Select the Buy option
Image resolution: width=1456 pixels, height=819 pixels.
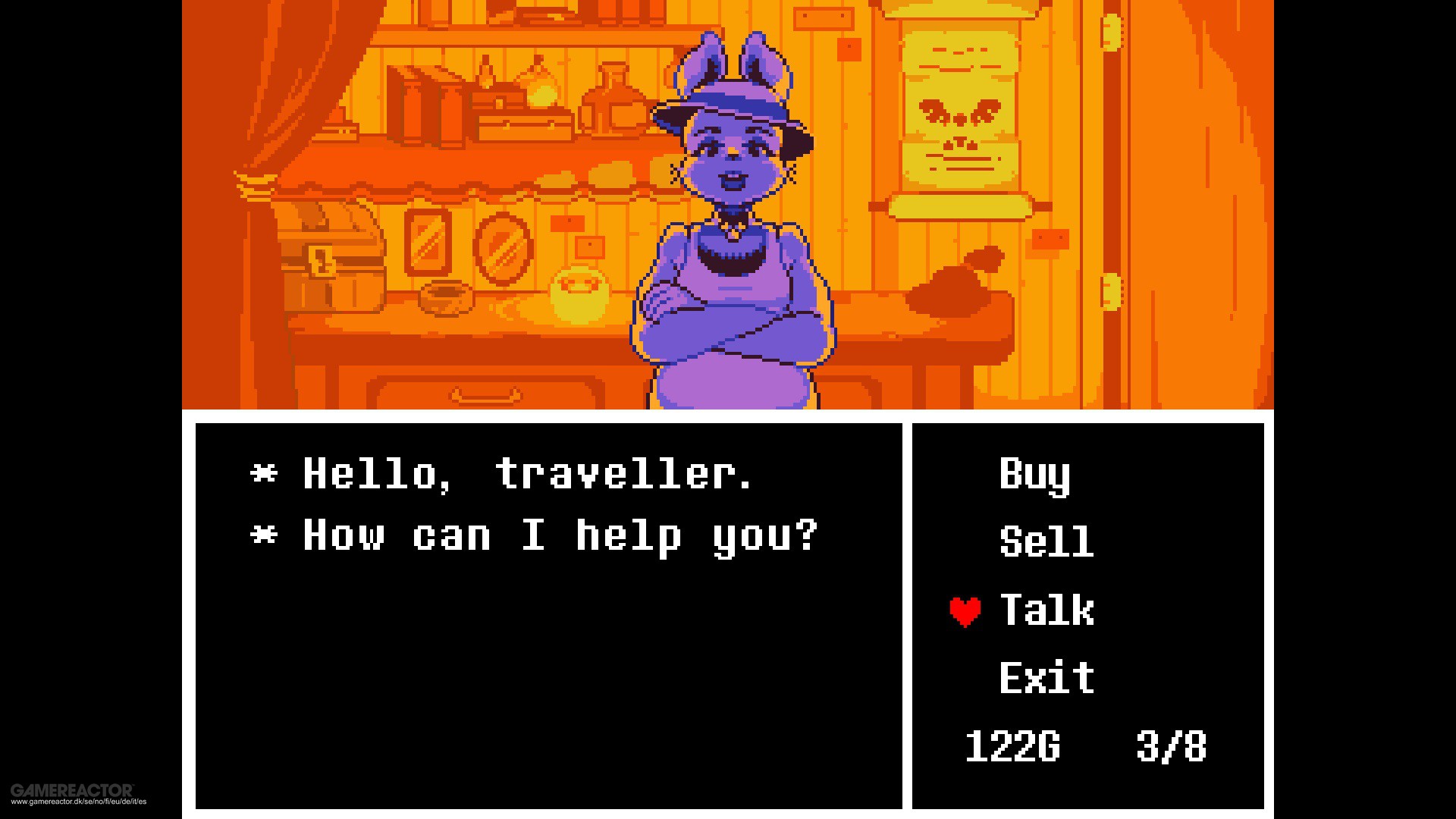pyautogui.click(x=1034, y=476)
